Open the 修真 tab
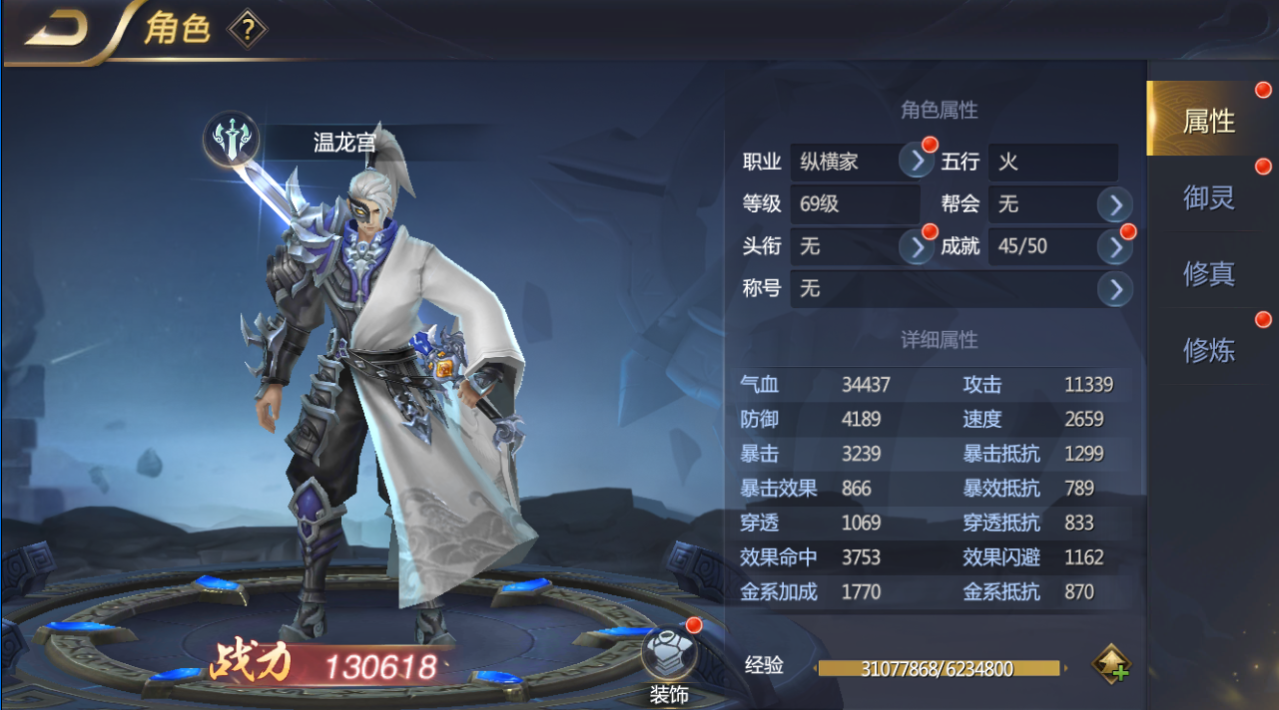The width and height of the screenshot is (1279, 710). (1209, 273)
